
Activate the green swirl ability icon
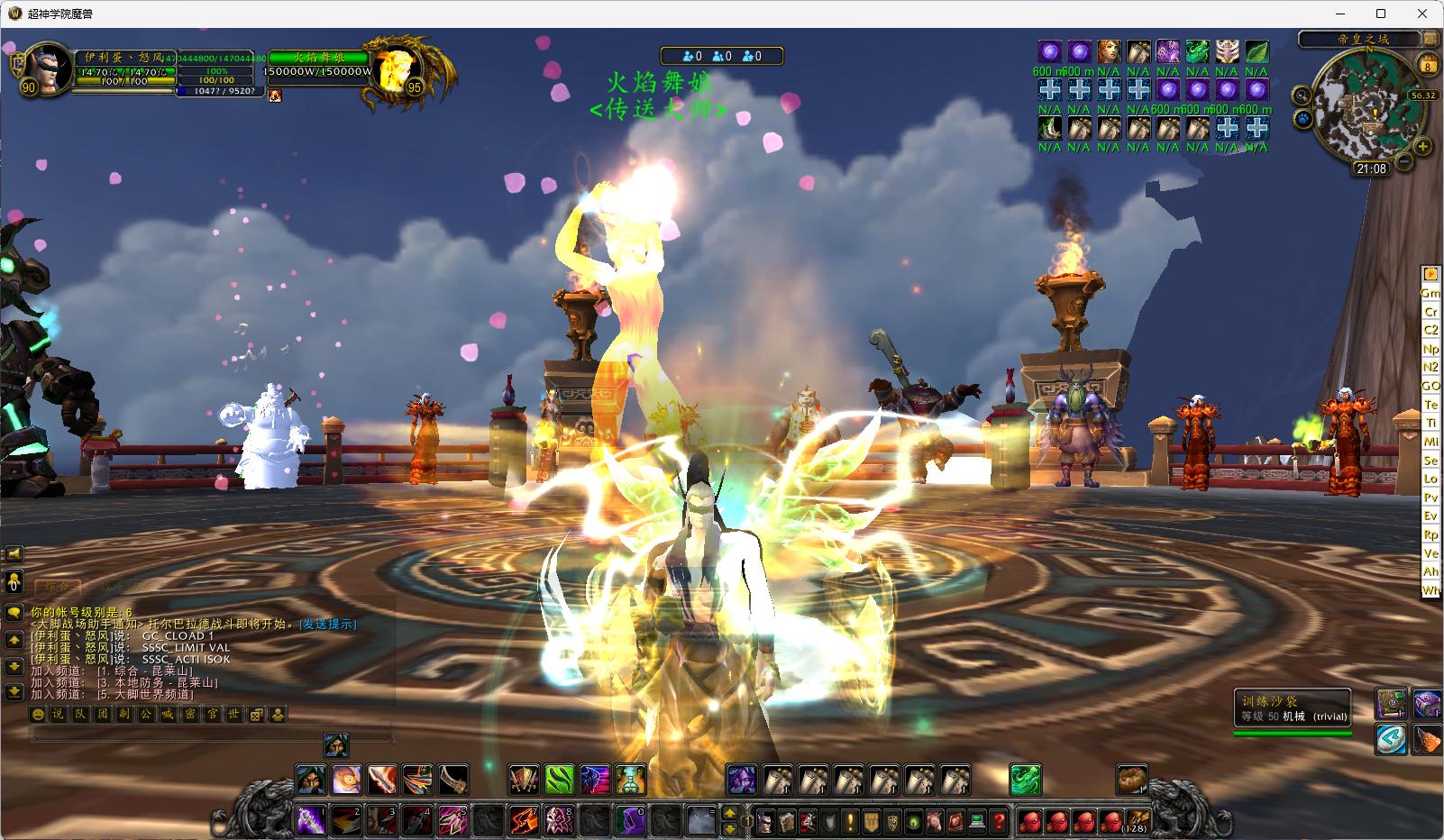pos(1025,780)
